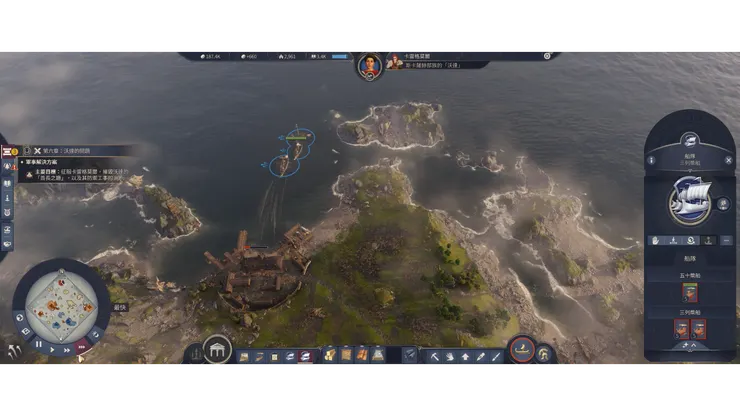Select the hand move tool
This screenshot has width=740, height=416.
(x=450, y=355)
